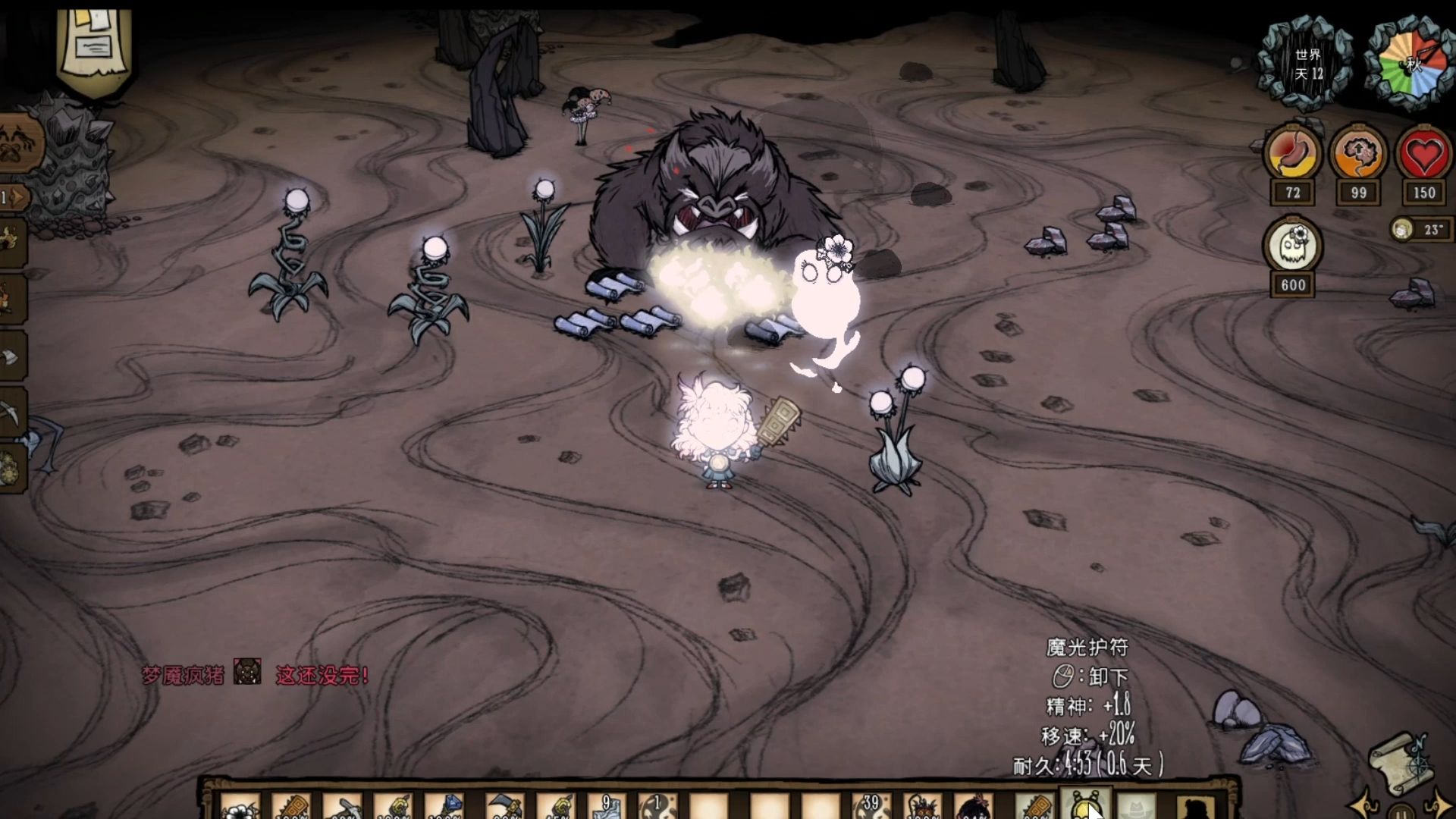Select the blue gem staff slot
1456x819 pixels.
445,807
